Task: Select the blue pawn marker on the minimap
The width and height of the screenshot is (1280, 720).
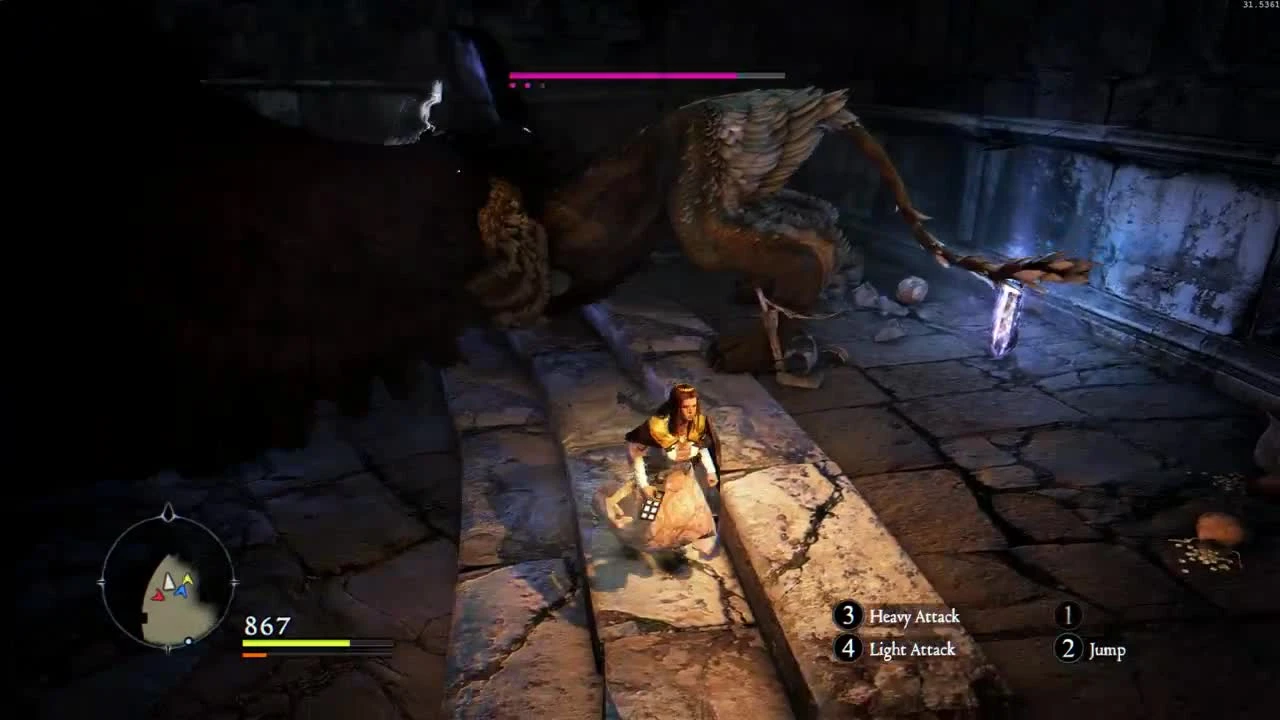Action: [181, 591]
